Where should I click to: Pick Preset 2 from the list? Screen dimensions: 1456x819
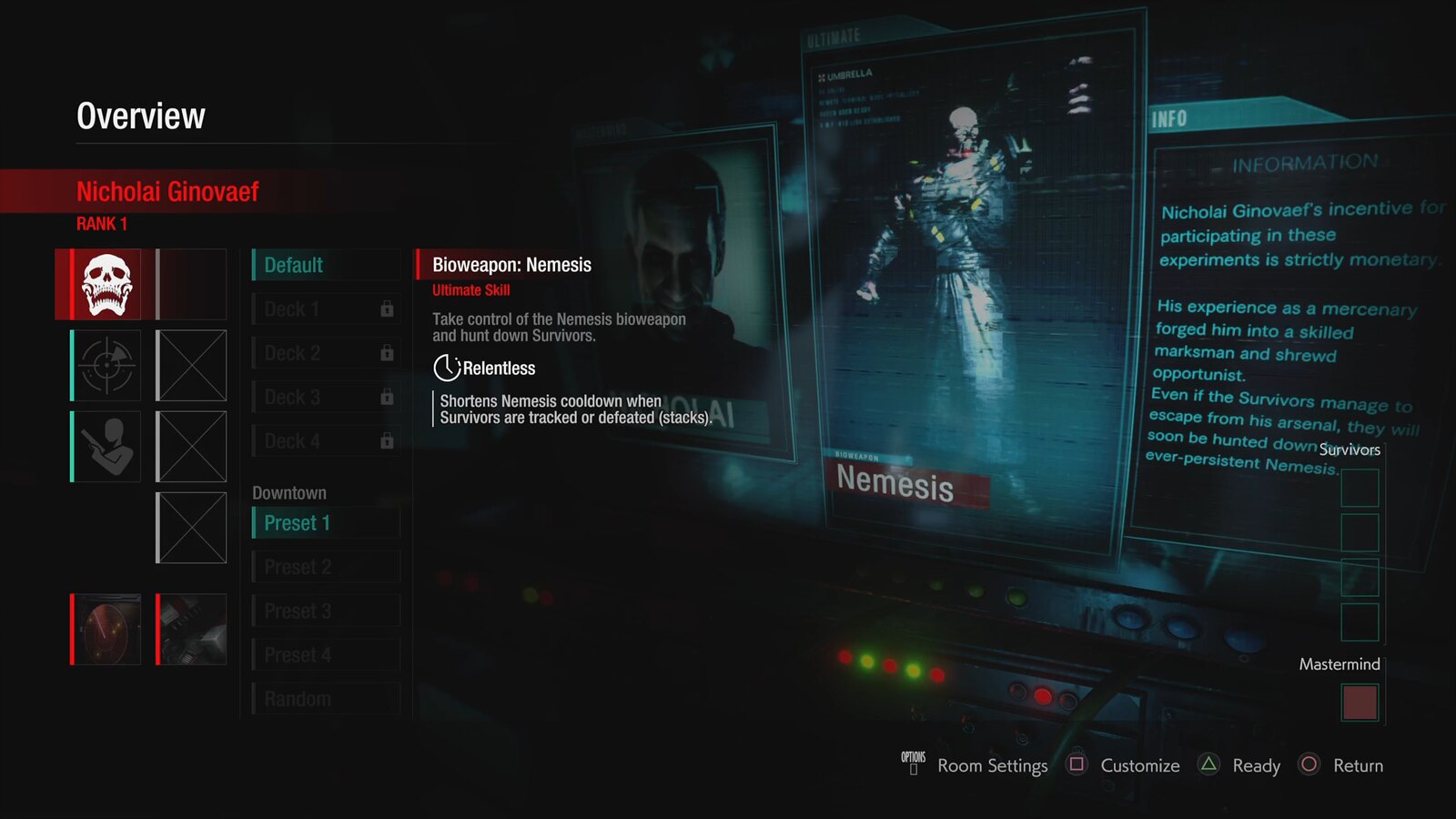tap(325, 567)
